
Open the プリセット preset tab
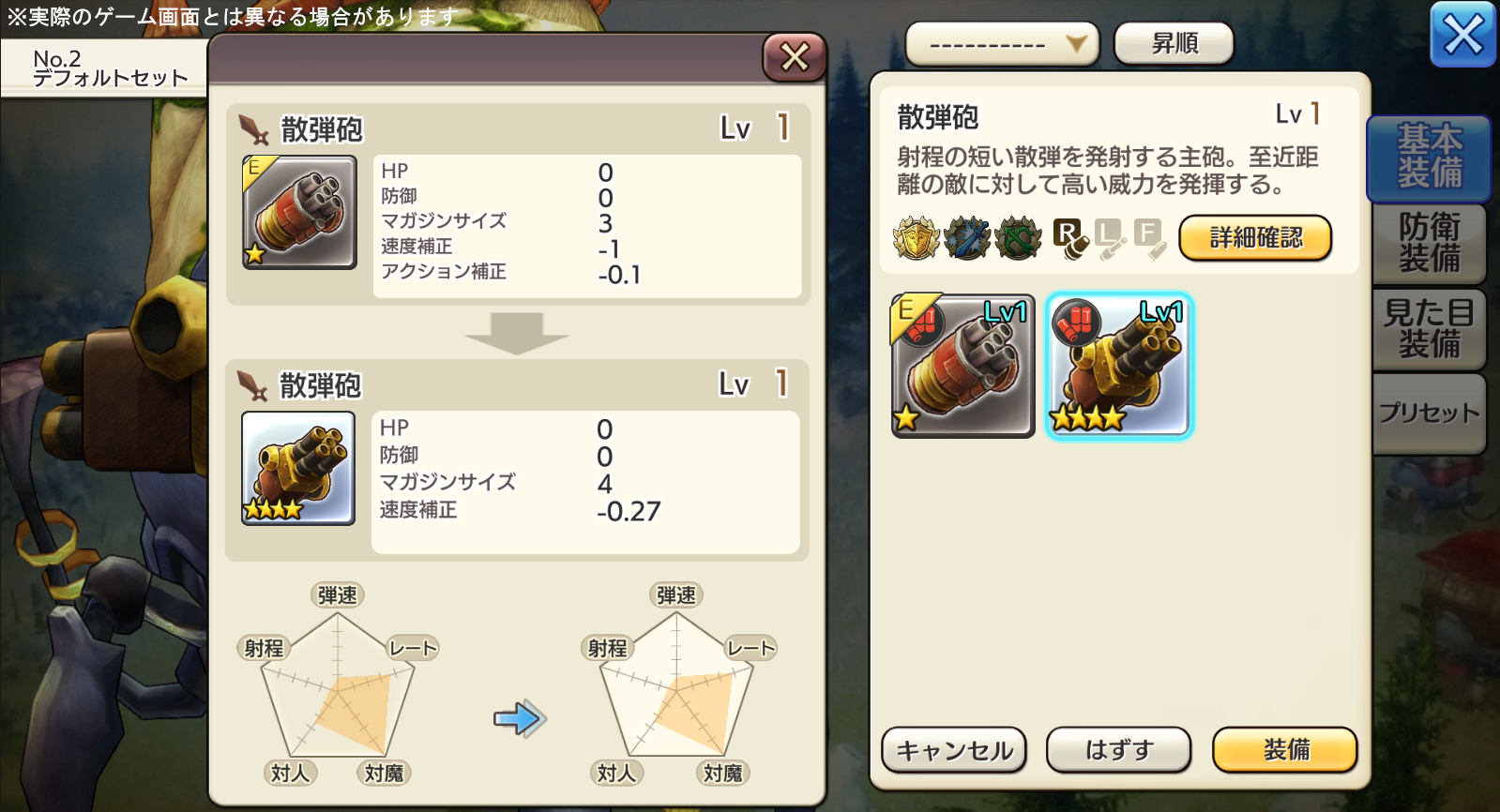[x=1429, y=413]
